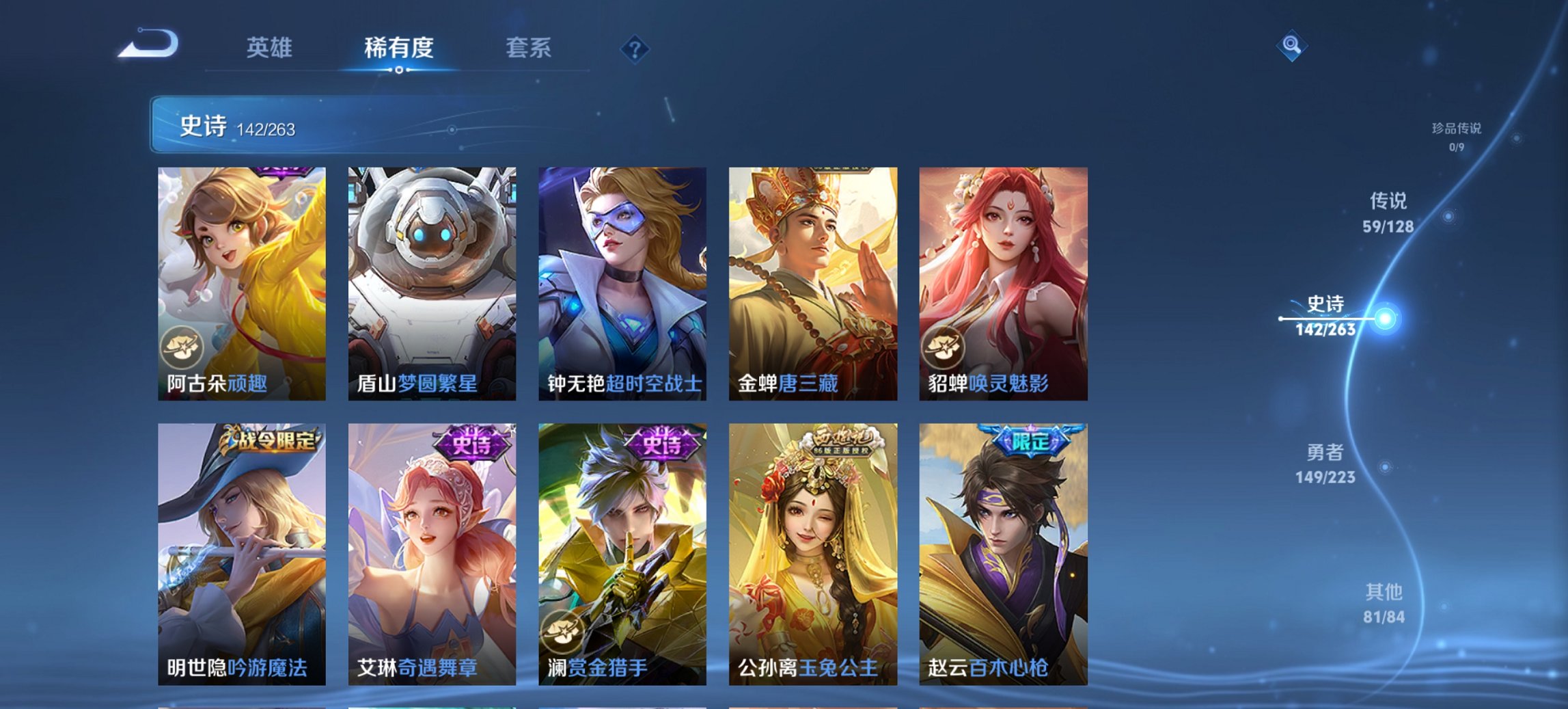Switch to the 英雄 tab
Screen dimensions: 1568x709
(272, 48)
